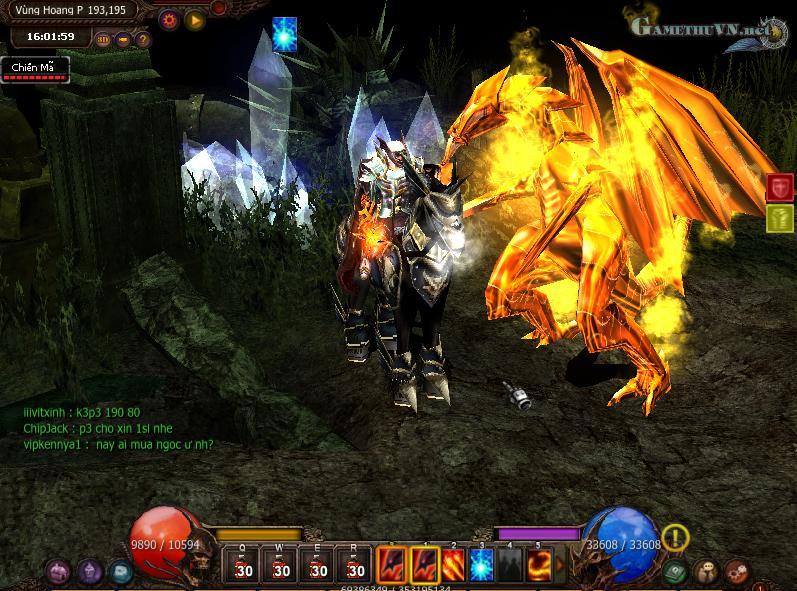
Task: Click the orange play arrow button
Action: (194, 19)
